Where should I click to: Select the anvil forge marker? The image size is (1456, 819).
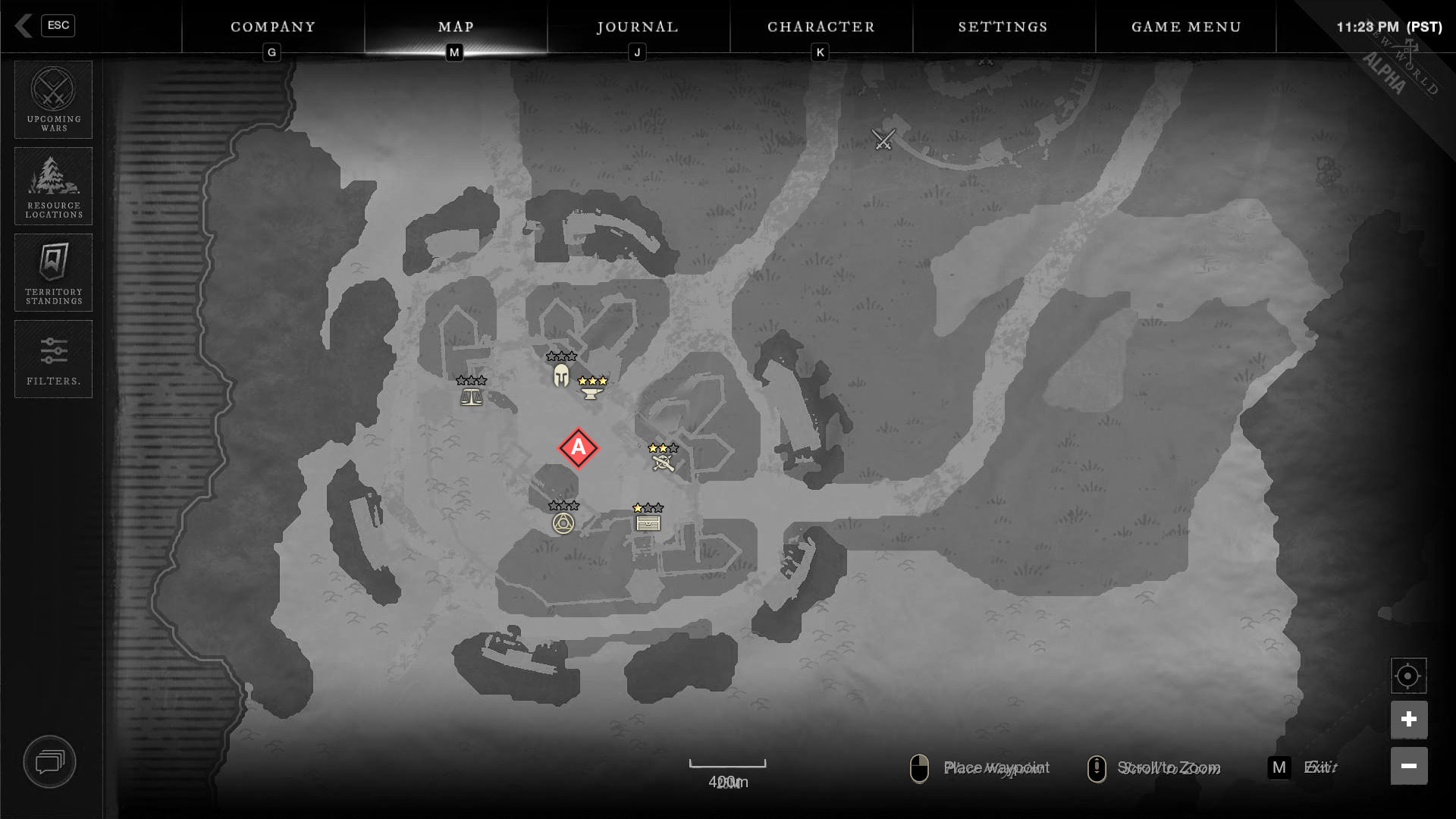[x=591, y=392]
